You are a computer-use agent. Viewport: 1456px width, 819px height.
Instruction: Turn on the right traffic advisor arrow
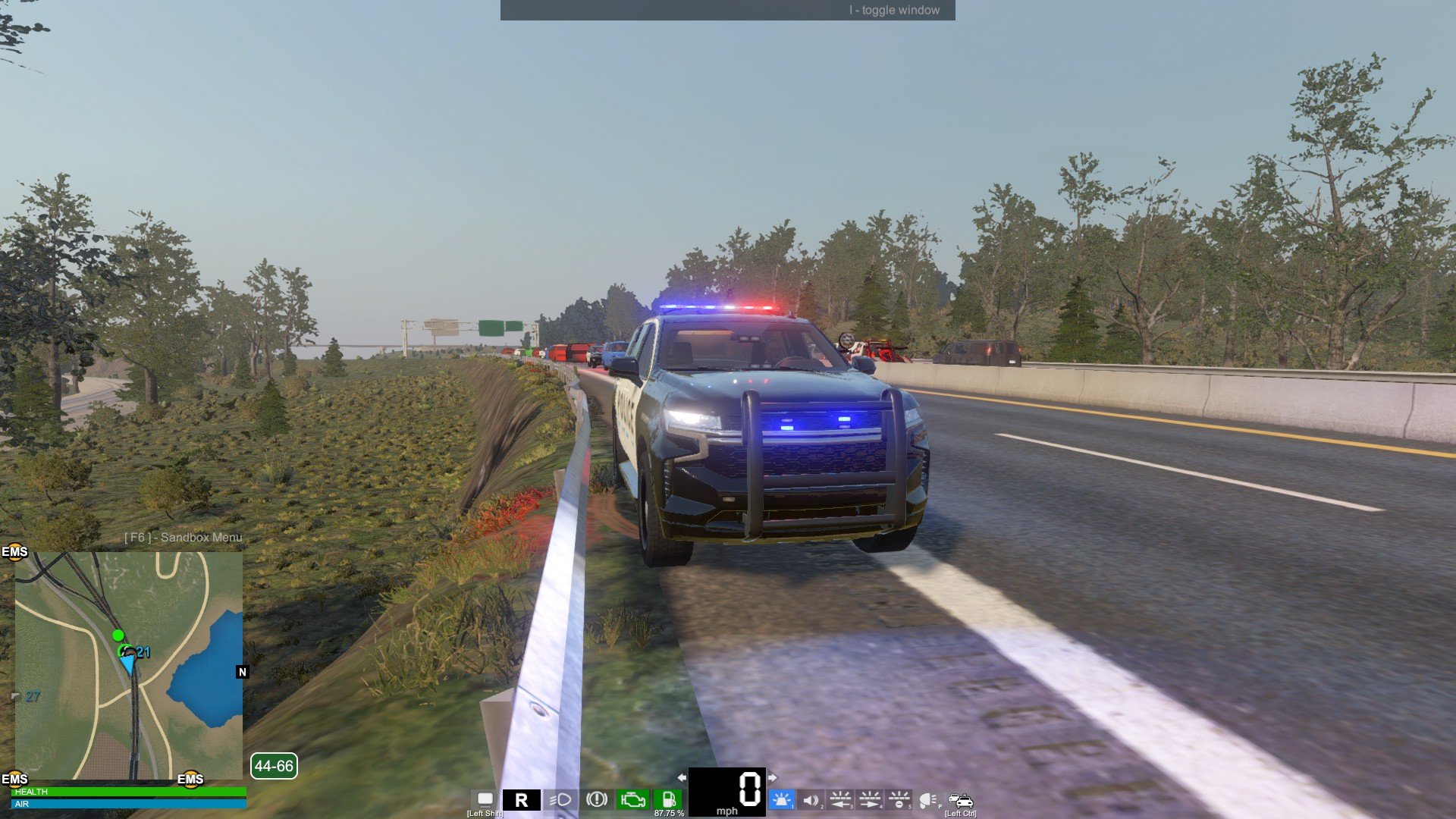click(x=870, y=799)
